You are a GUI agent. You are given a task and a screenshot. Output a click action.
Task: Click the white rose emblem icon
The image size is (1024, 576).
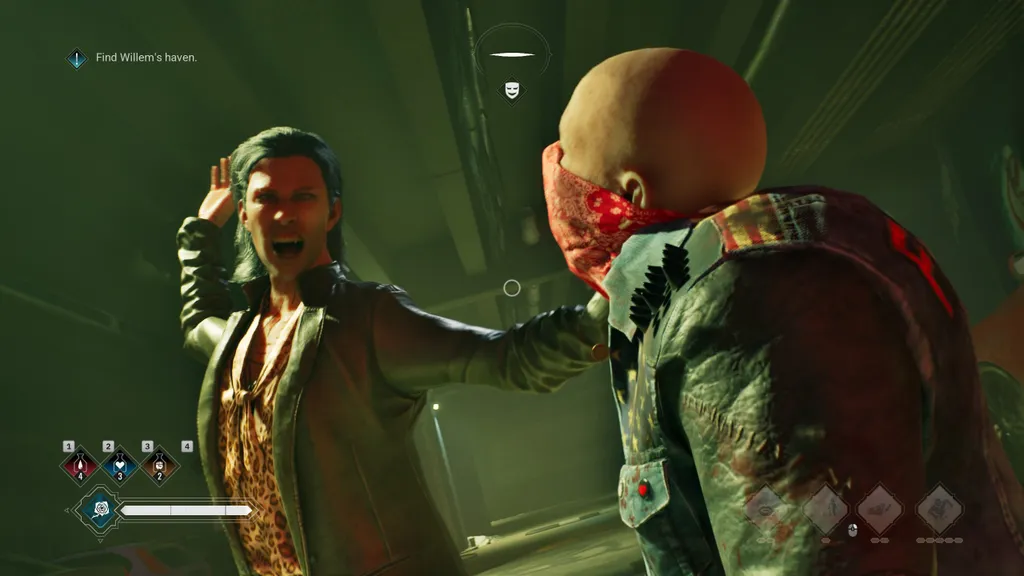point(100,511)
